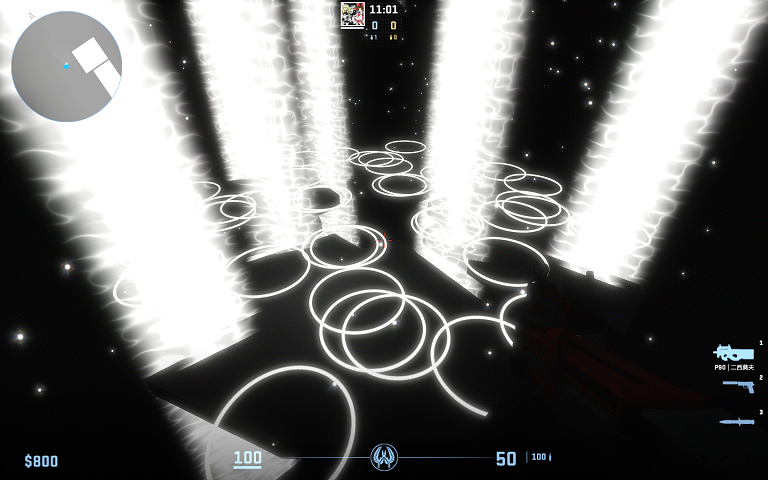Click the team emblem at bottom center

[384, 458]
